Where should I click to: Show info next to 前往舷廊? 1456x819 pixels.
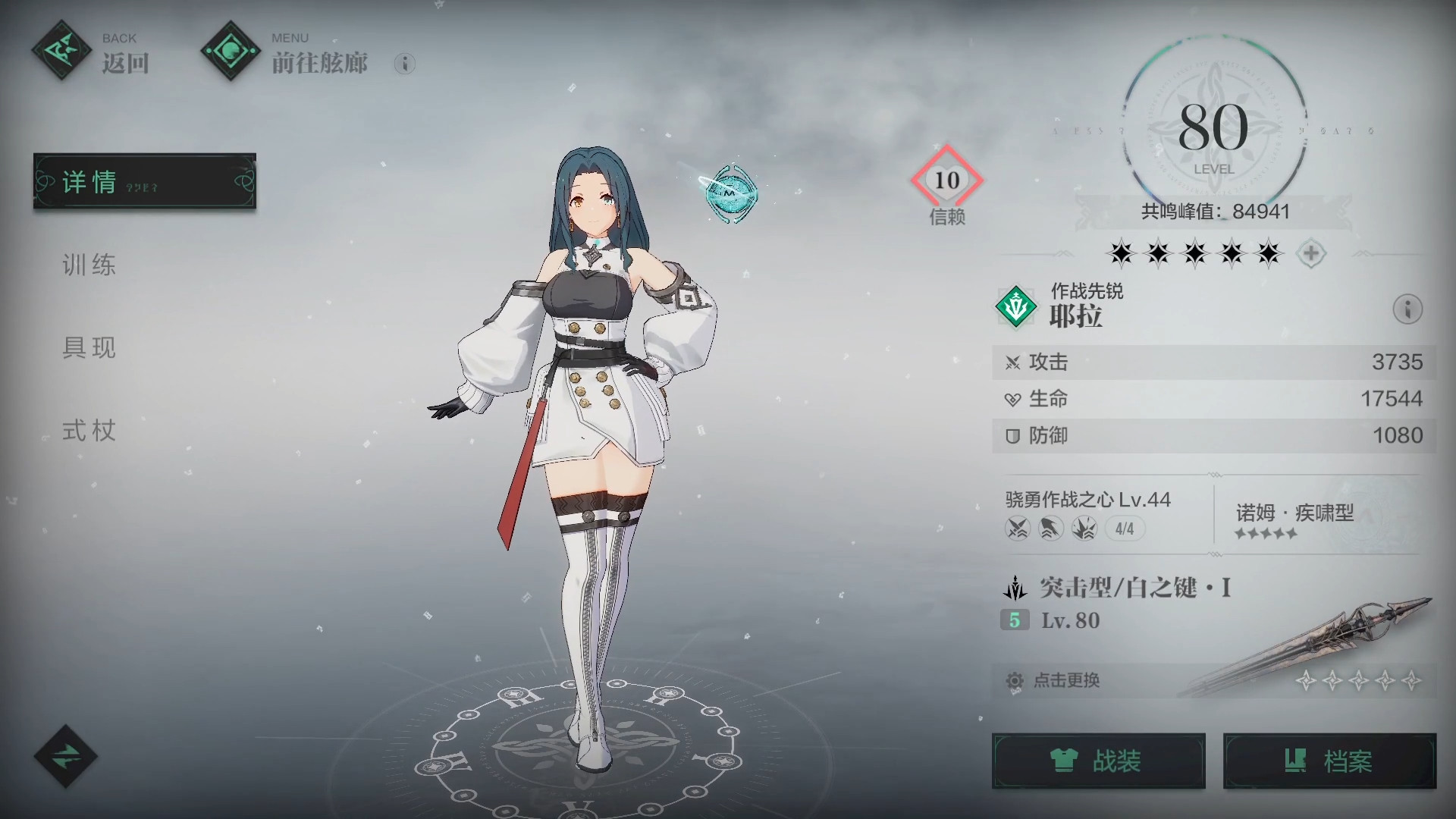tap(405, 64)
